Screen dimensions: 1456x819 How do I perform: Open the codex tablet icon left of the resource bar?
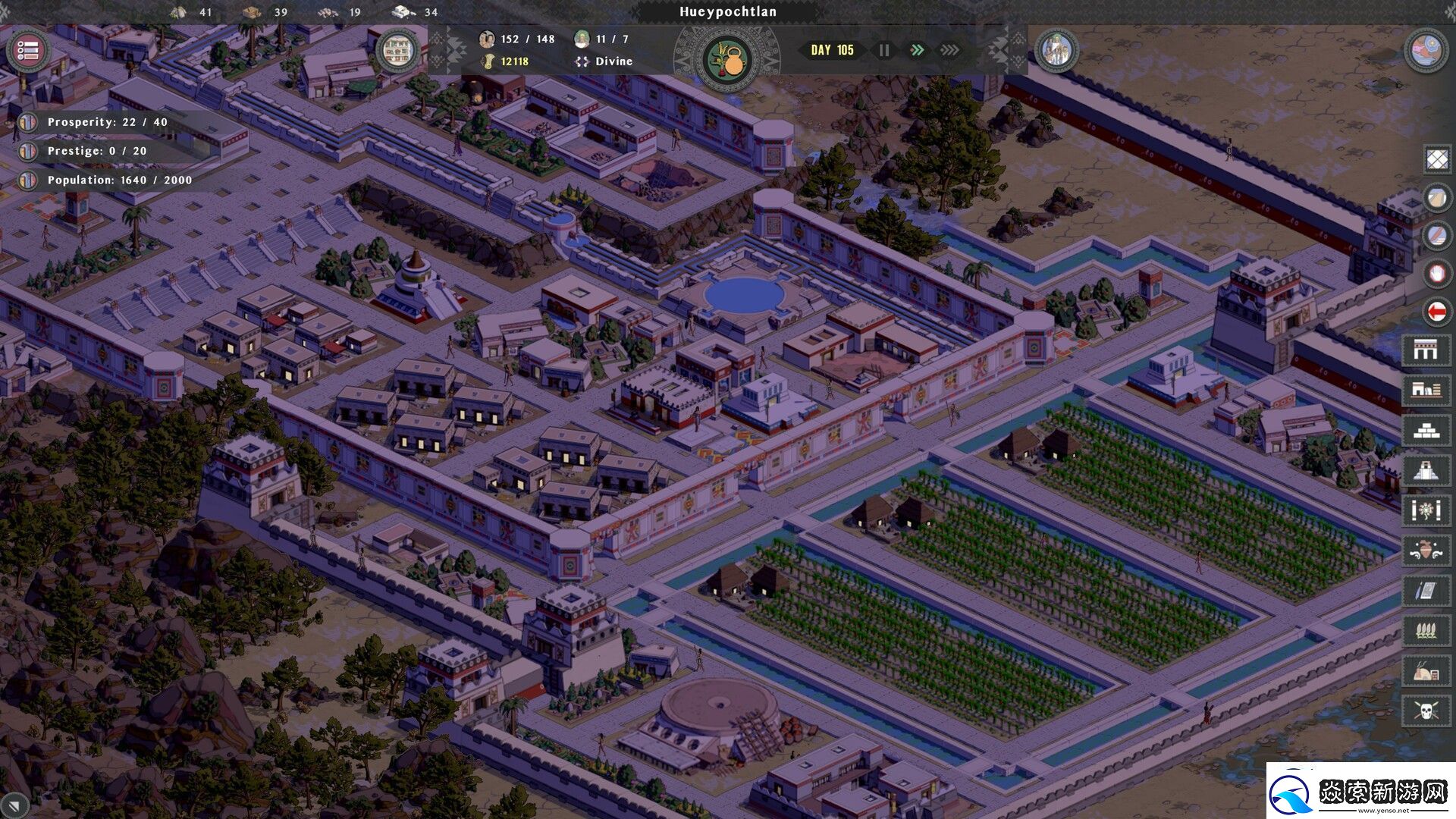click(x=398, y=51)
